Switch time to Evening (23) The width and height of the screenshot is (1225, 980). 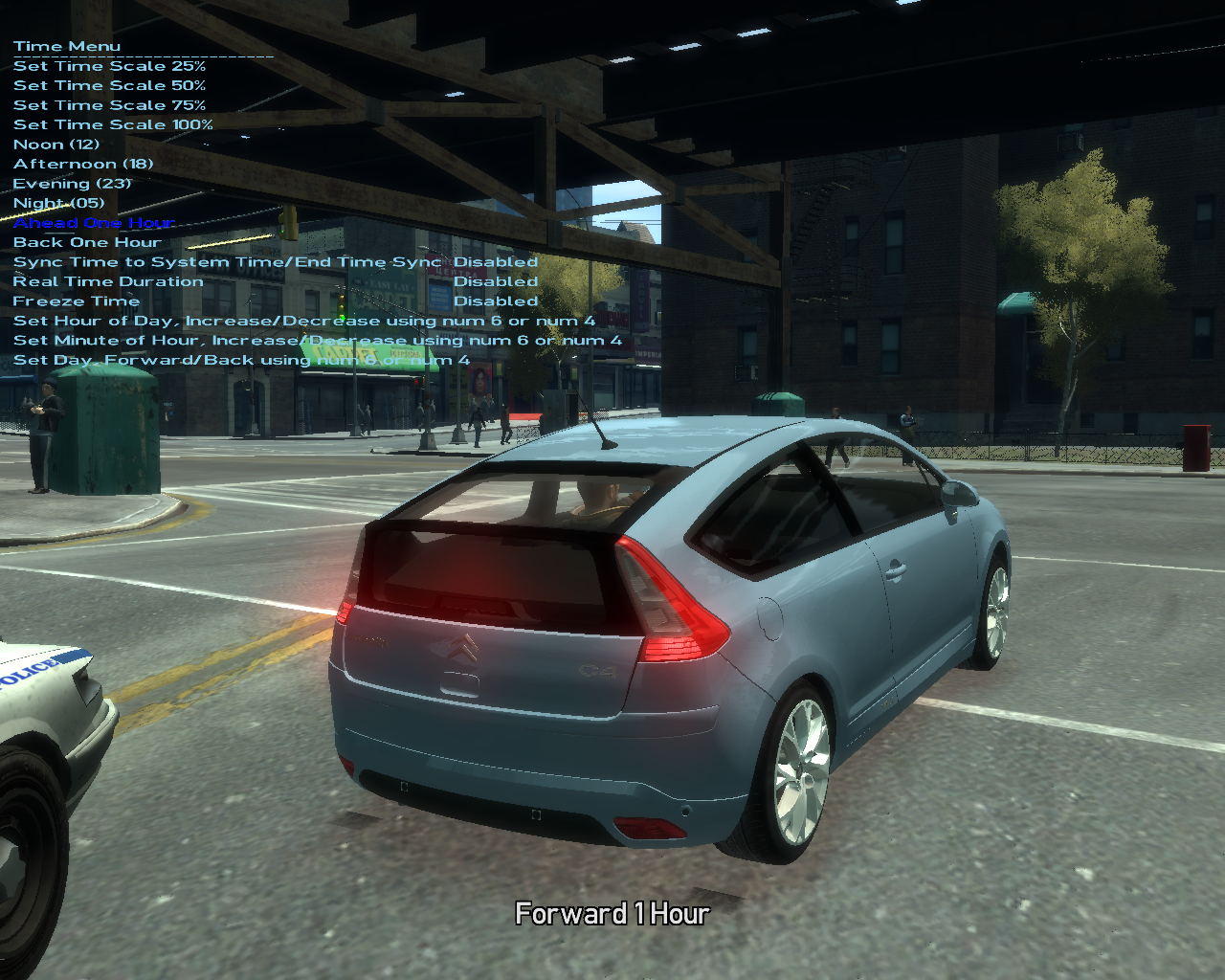click(x=72, y=184)
